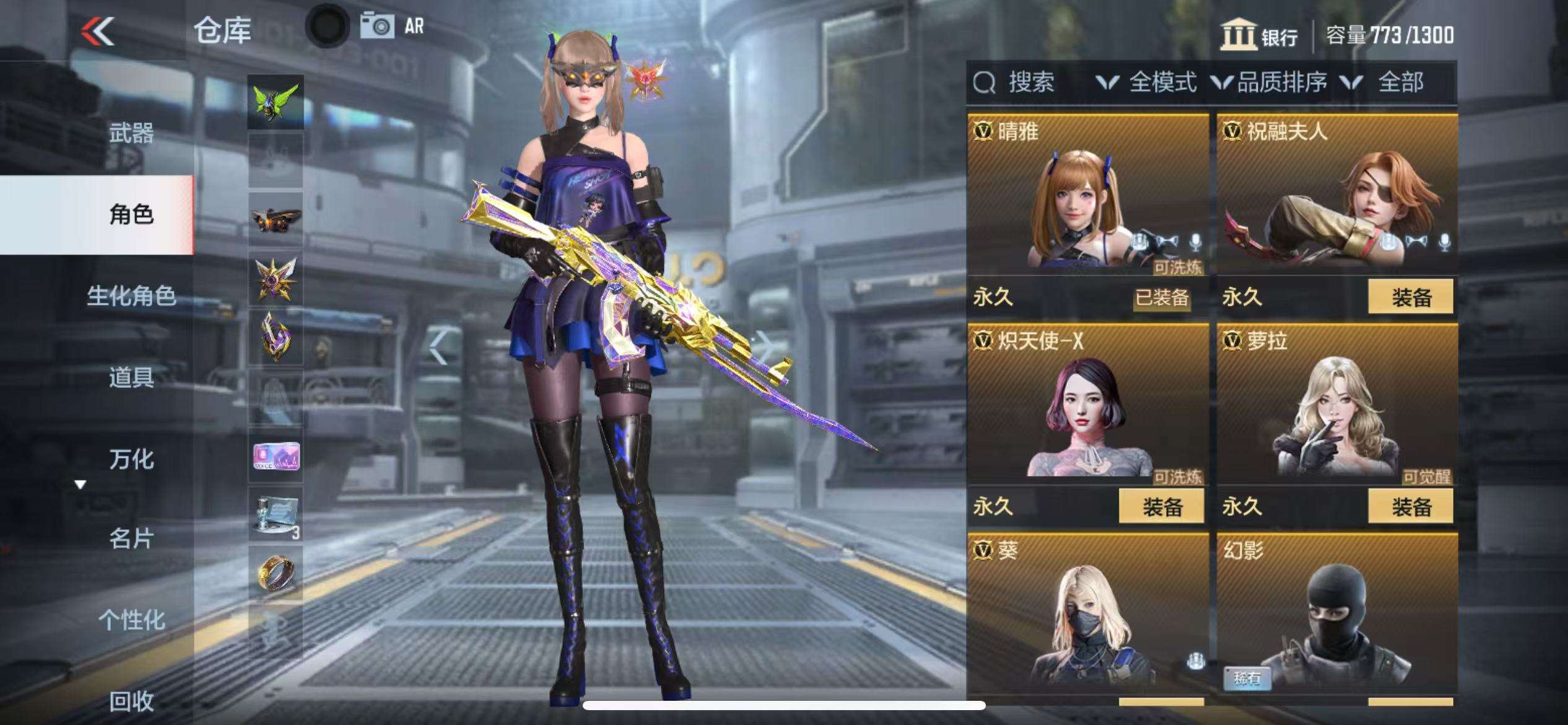This screenshot has height=725, width=1568.
Task: Equip the 炽天使-X character
Action: tap(1161, 506)
